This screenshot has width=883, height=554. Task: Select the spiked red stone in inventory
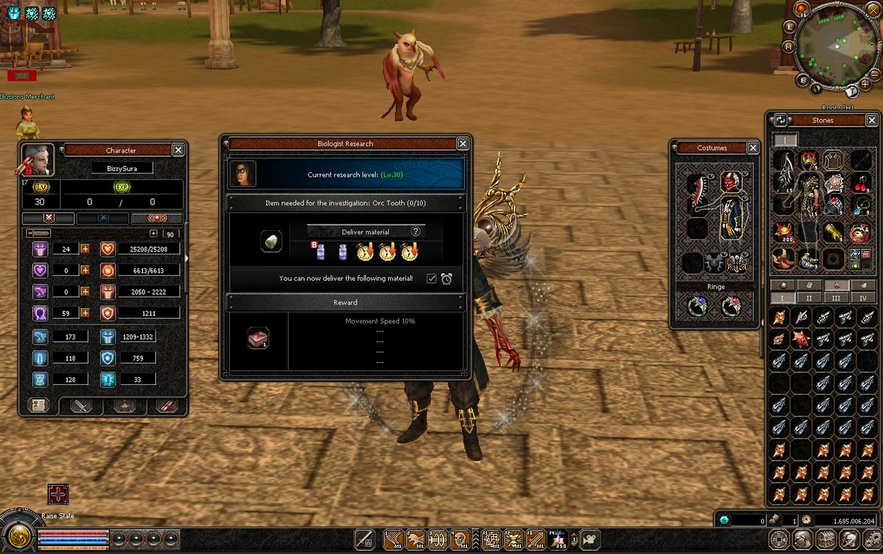(x=800, y=339)
